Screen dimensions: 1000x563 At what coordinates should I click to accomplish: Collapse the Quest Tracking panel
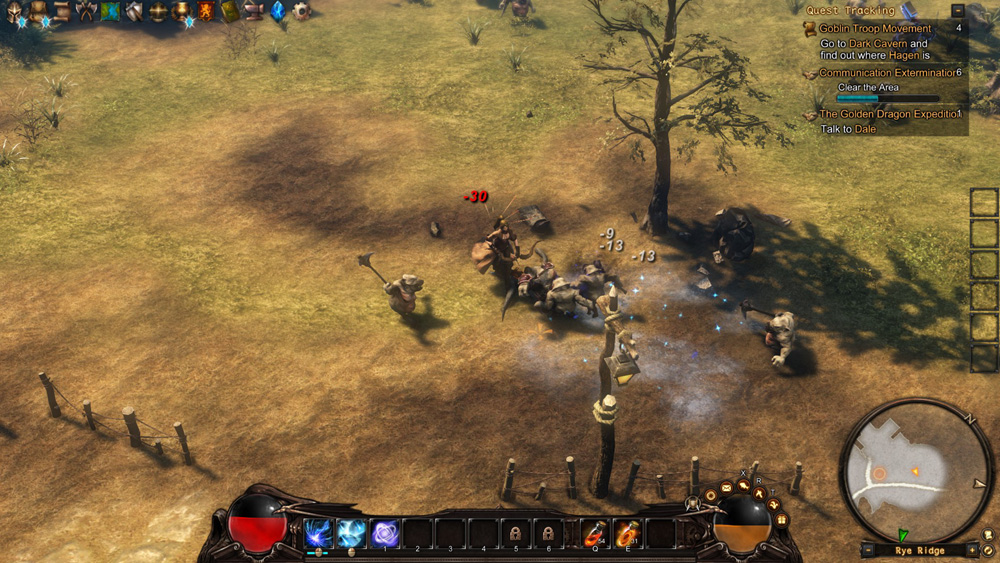point(958,10)
